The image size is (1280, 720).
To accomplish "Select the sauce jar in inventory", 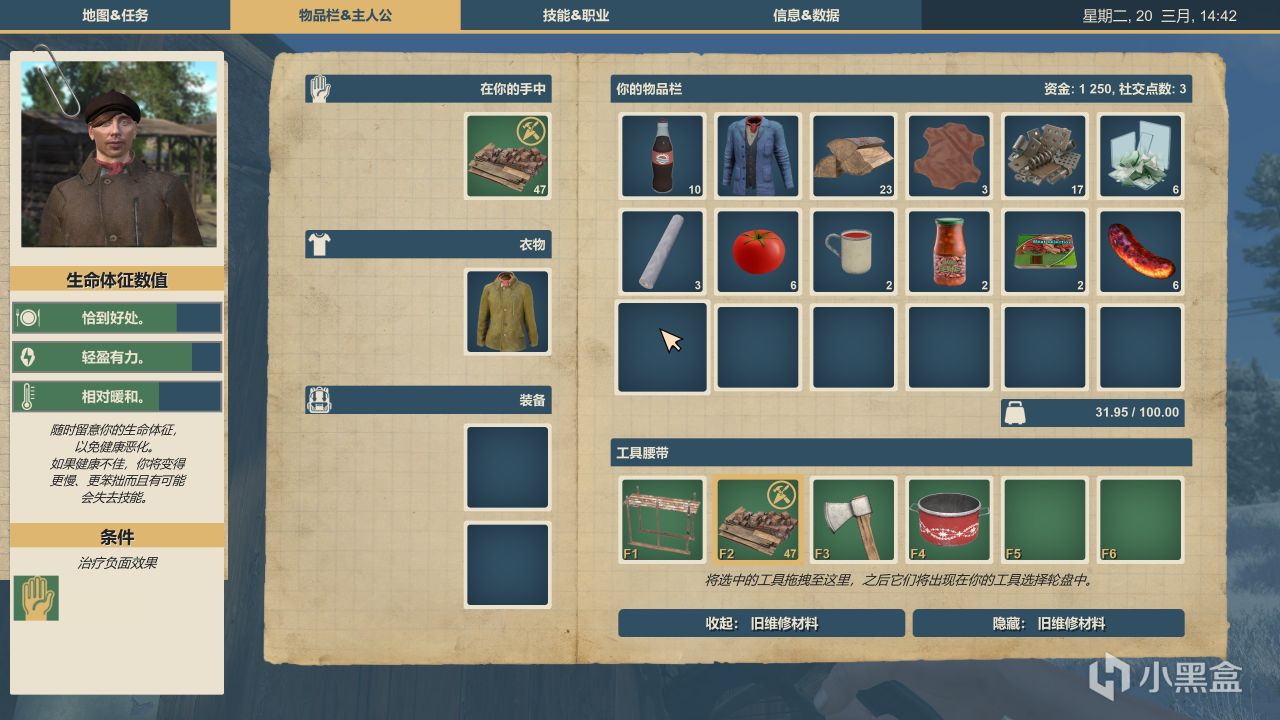I will point(949,251).
